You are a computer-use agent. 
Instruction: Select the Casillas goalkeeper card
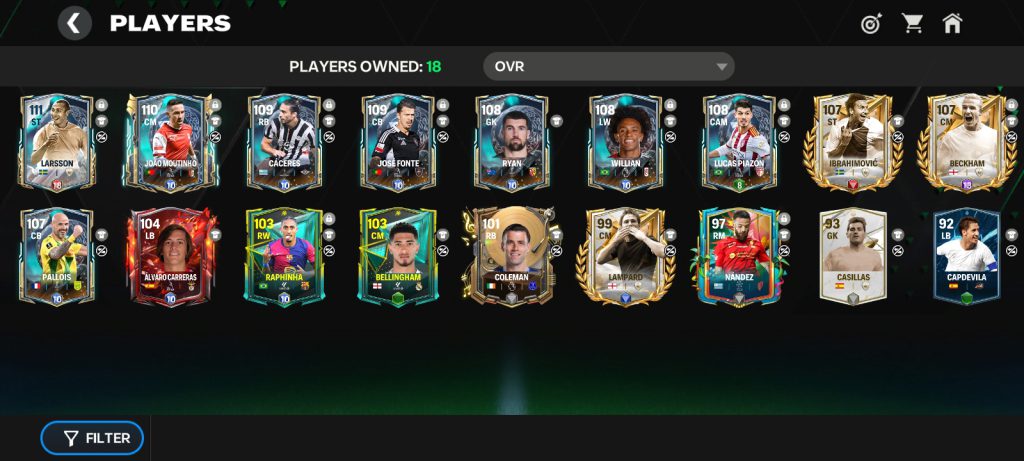(x=853, y=256)
